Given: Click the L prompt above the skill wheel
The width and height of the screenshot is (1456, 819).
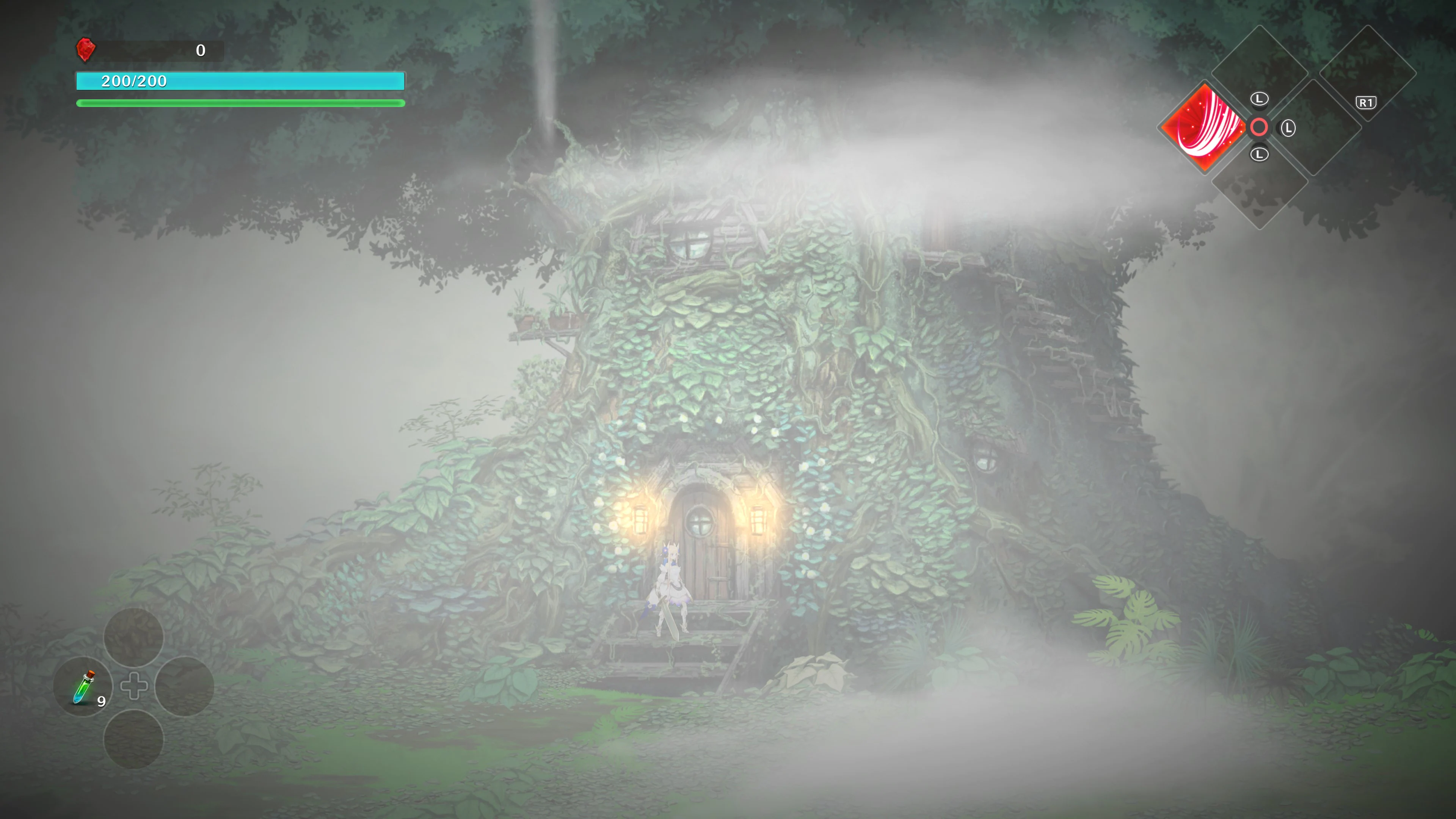Looking at the screenshot, I should [x=1259, y=98].
